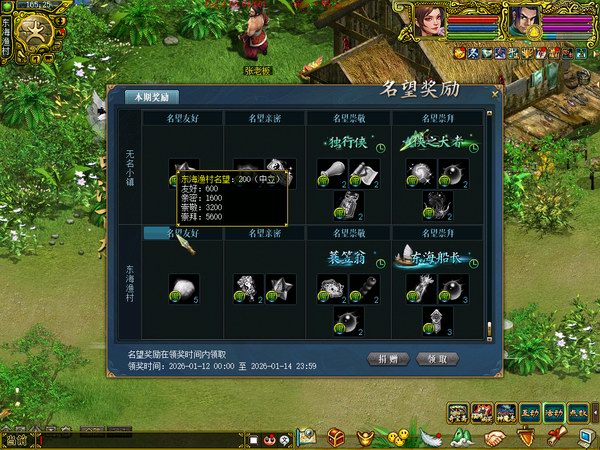This screenshot has width=600, height=450.
Task: Close the 名望奖励 reward window
Action: [493, 94]
